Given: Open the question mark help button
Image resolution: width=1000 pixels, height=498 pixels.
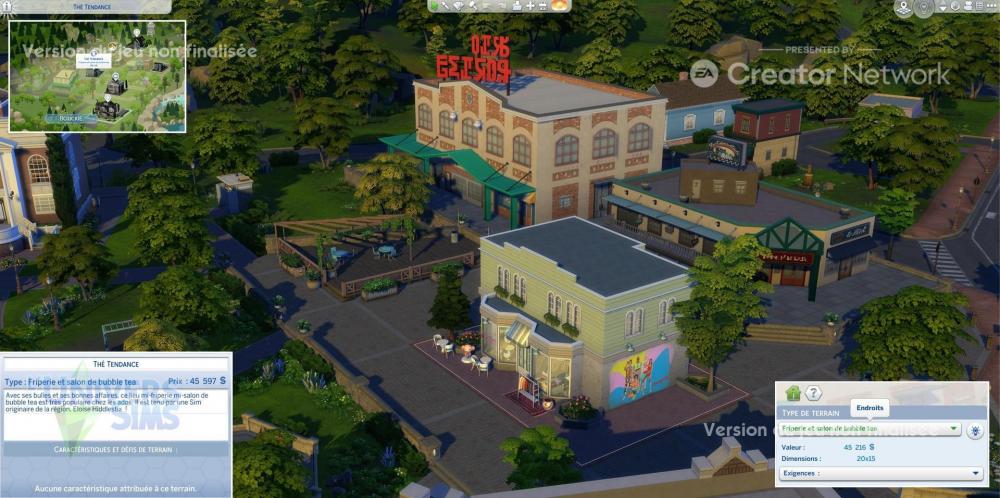Looking at the screenshot, I should click(x=814, y=394).
